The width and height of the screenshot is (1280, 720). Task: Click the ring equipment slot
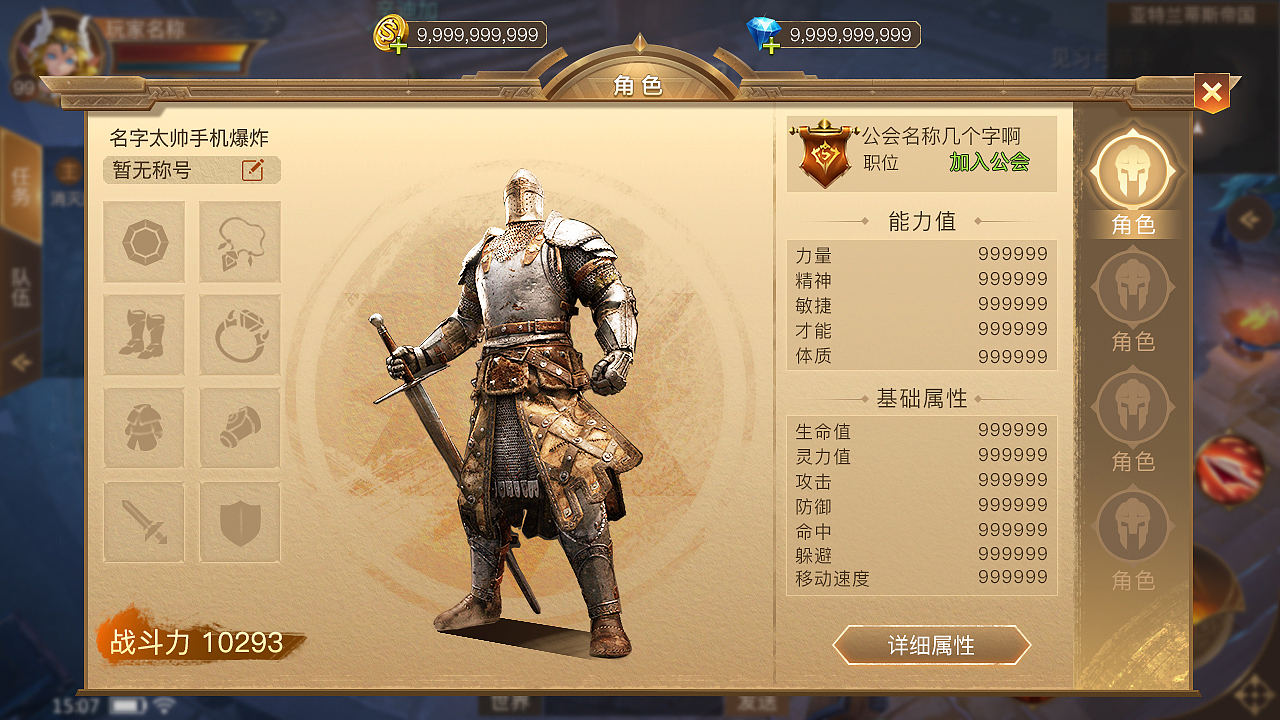tap(239, 335)
